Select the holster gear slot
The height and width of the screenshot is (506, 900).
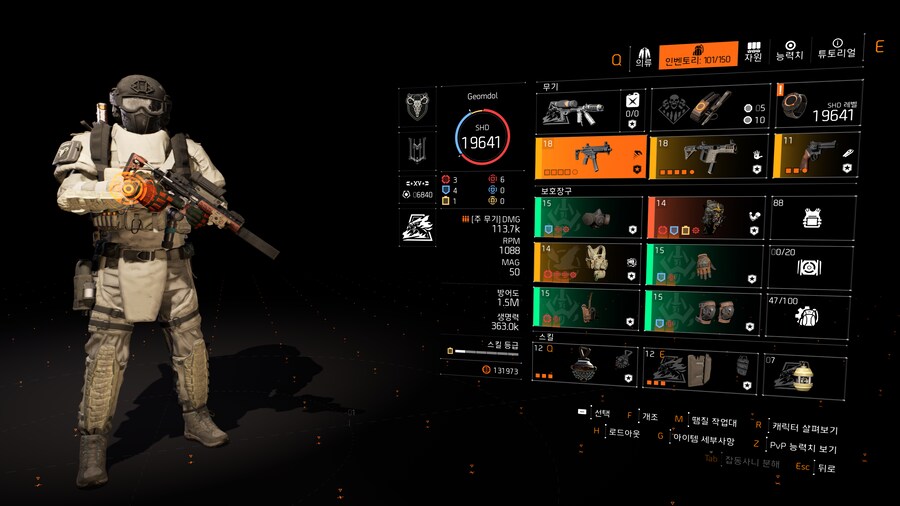pos(588,309)
